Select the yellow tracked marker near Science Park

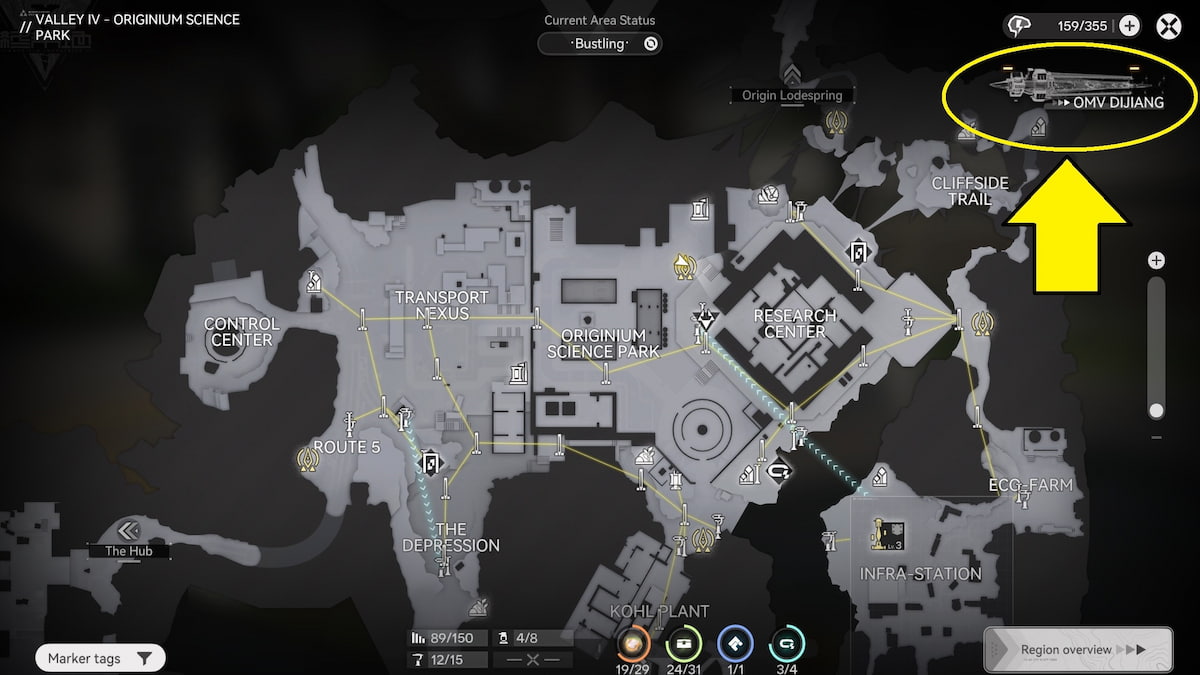pos(685,265)
